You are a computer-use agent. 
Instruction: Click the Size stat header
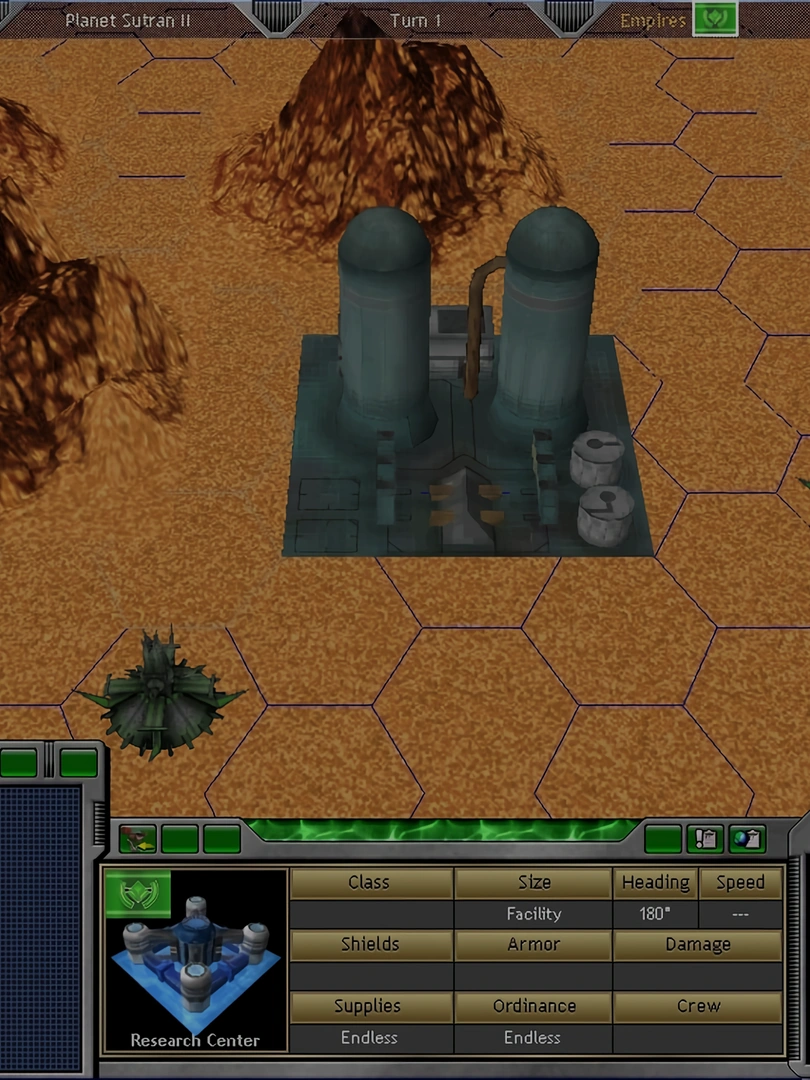[x=533, y=883]
